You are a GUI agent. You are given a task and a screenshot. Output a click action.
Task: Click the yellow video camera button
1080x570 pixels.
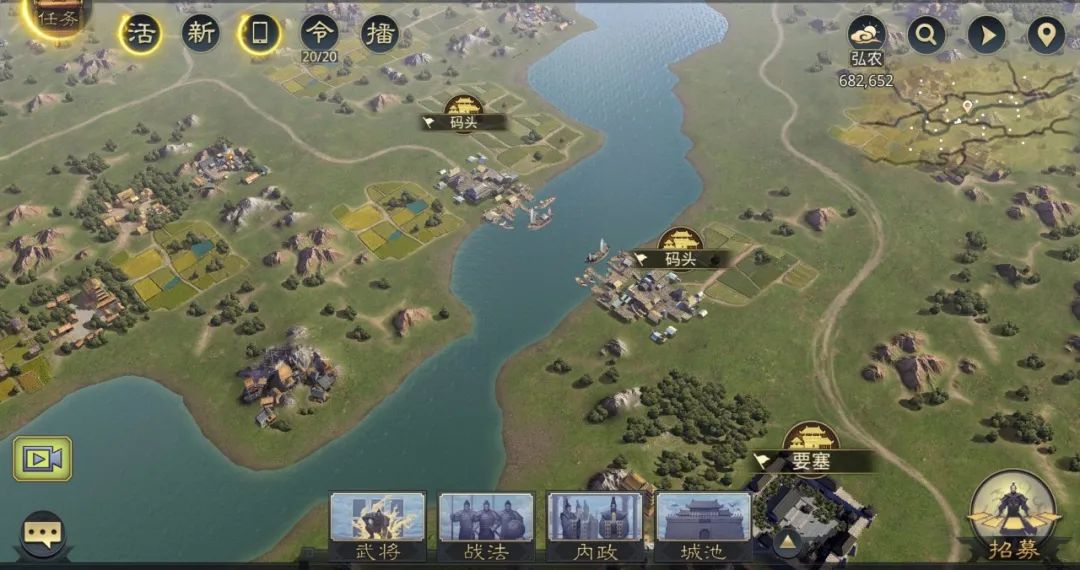pos(42,458)
